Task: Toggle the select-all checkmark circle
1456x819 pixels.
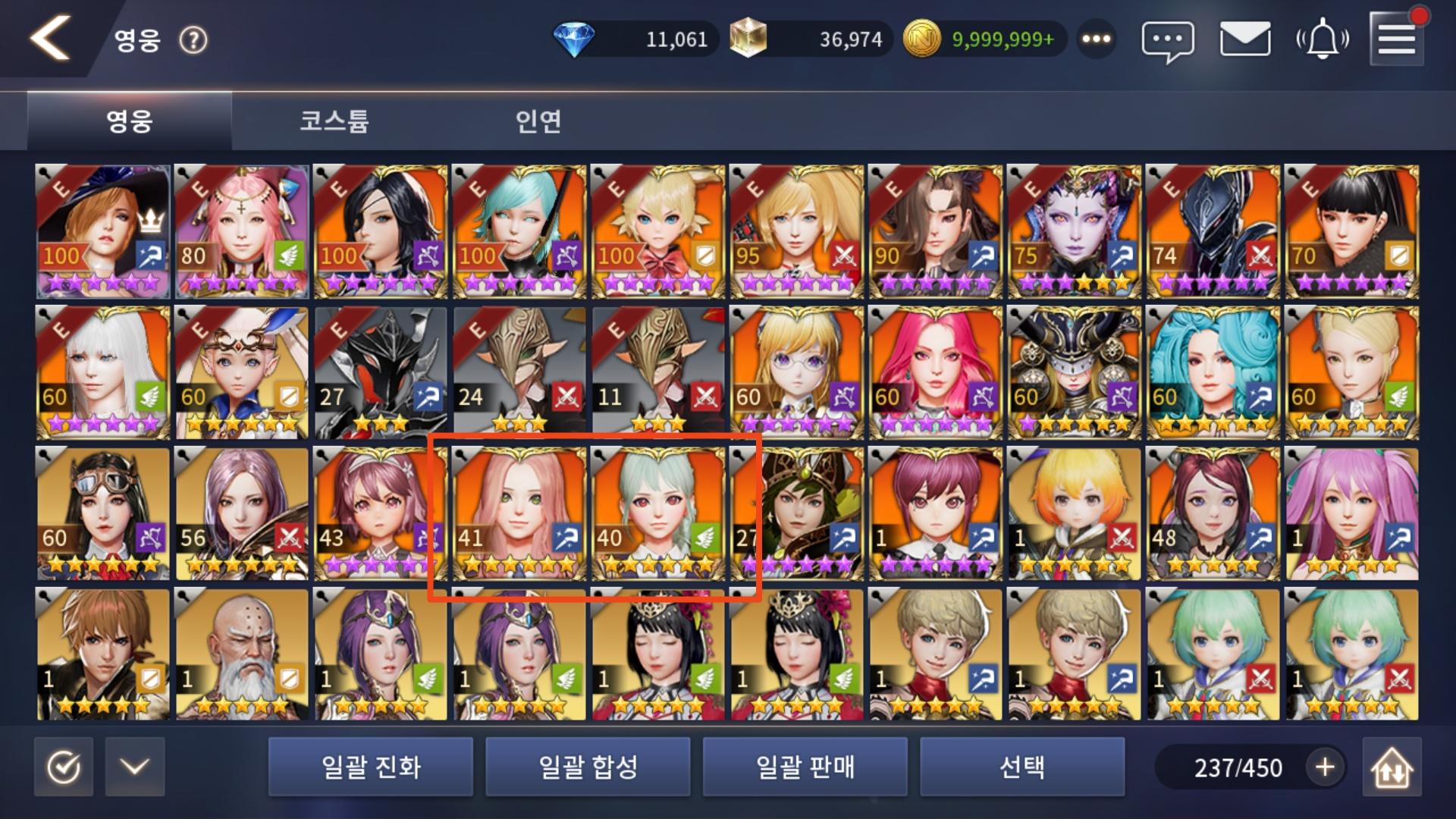Action: tap(64, 767)
